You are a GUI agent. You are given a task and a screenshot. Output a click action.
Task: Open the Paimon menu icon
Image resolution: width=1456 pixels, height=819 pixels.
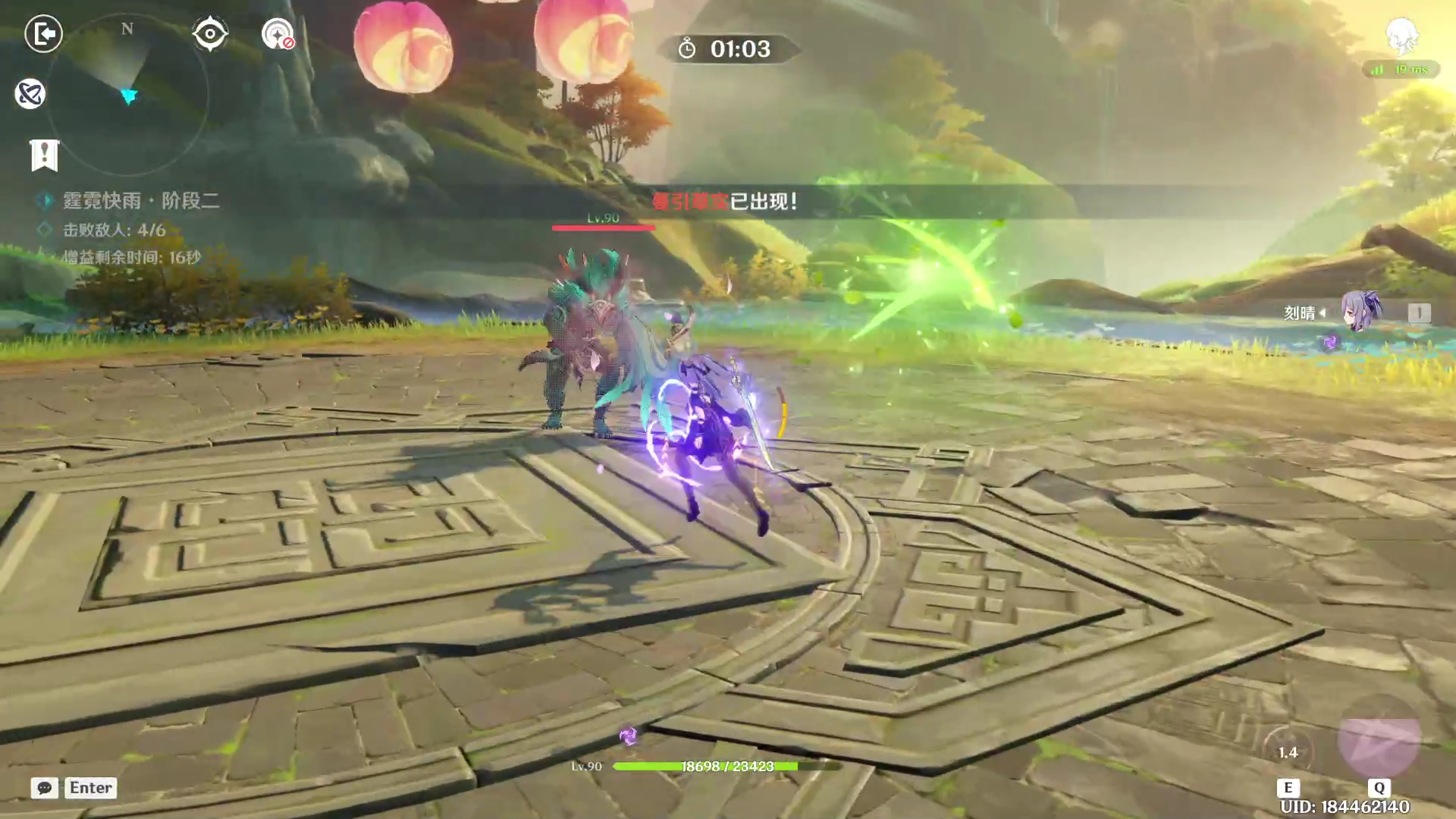(x=1401, y=35)
